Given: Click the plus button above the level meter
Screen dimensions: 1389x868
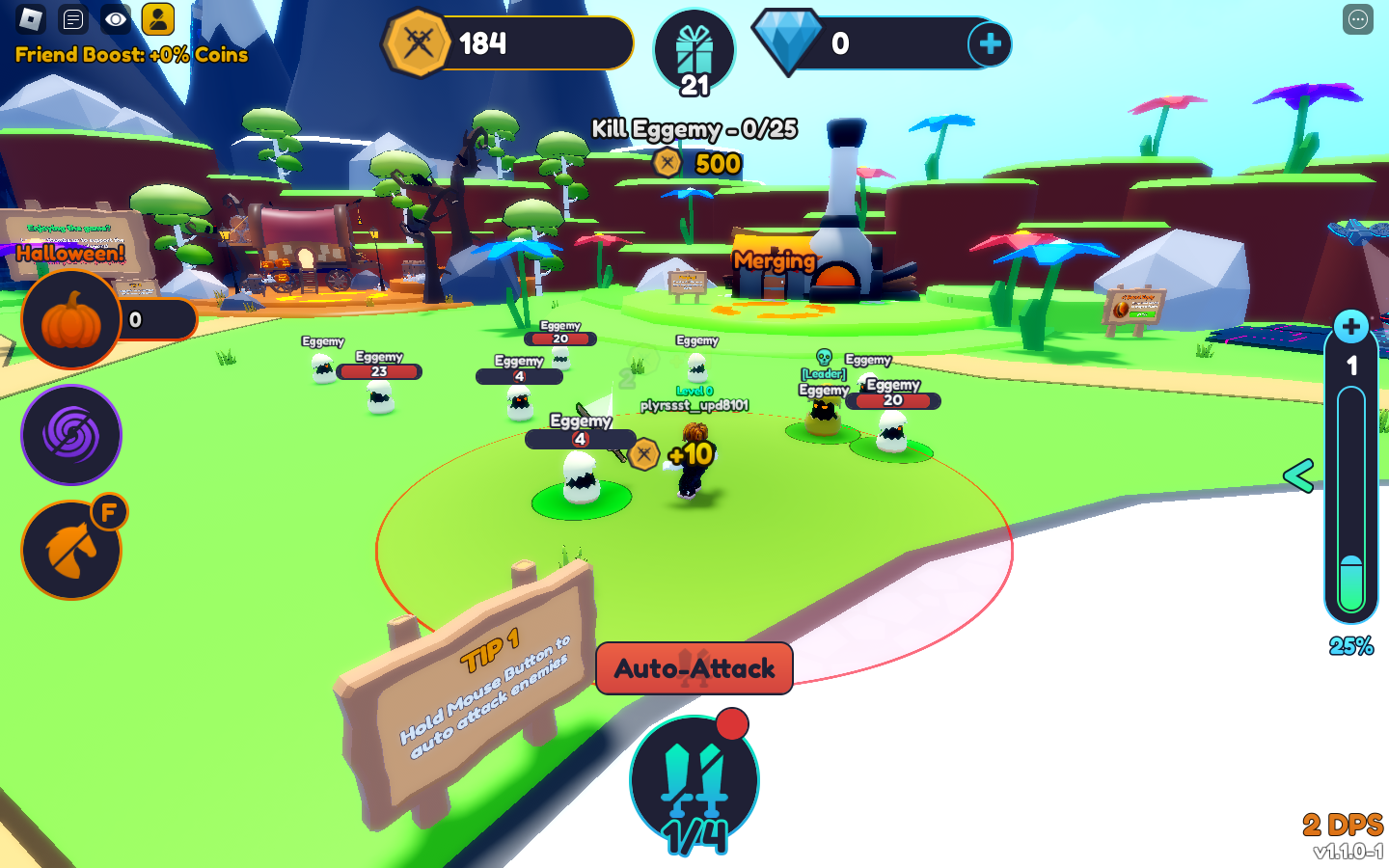Looking at the screenshot, I should [x=1350, y=327].
